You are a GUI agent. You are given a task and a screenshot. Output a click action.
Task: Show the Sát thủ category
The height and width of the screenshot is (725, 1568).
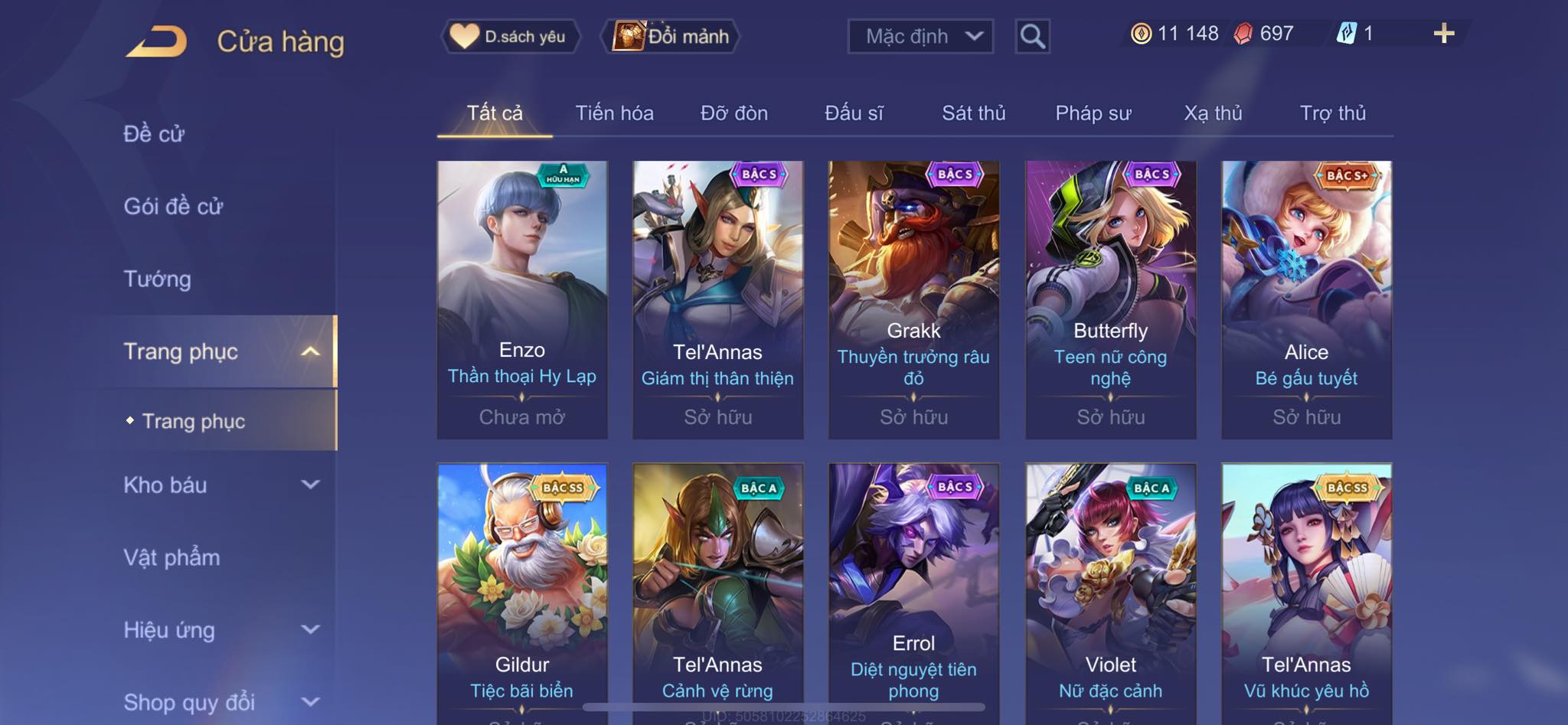(973, 113)
